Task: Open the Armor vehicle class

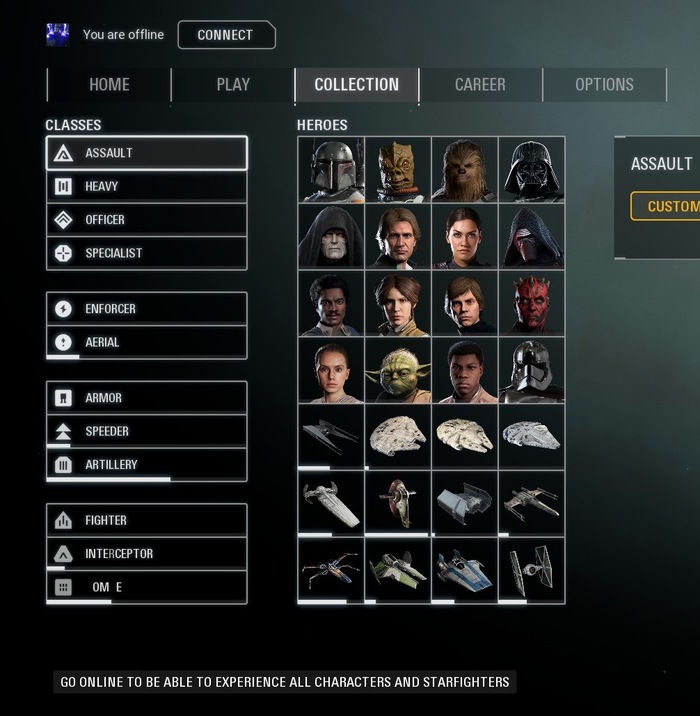Action: pyautogui.click(x=146, y=398)
